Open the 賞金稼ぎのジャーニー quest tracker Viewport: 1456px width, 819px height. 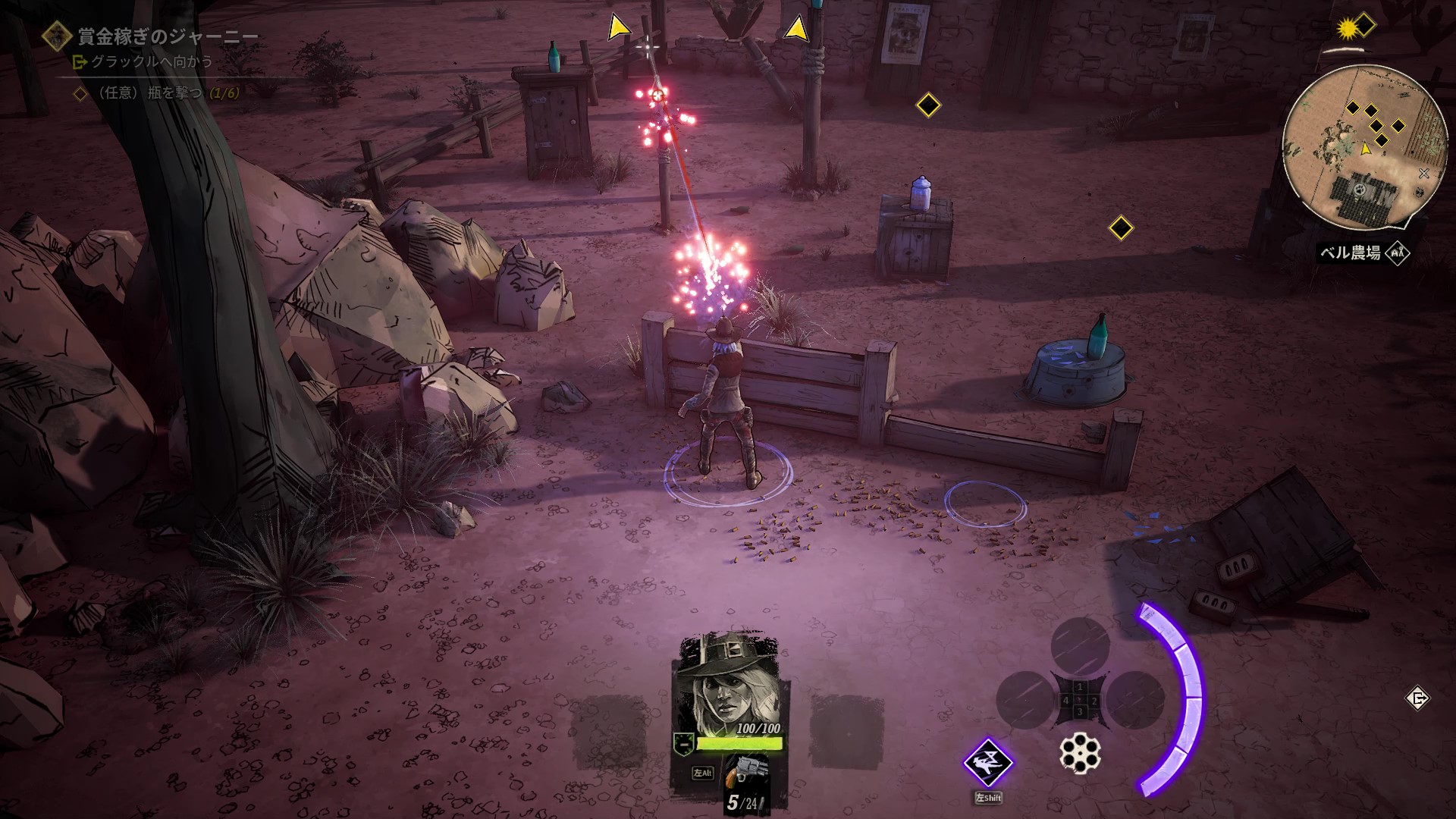[x=167, y=36]
